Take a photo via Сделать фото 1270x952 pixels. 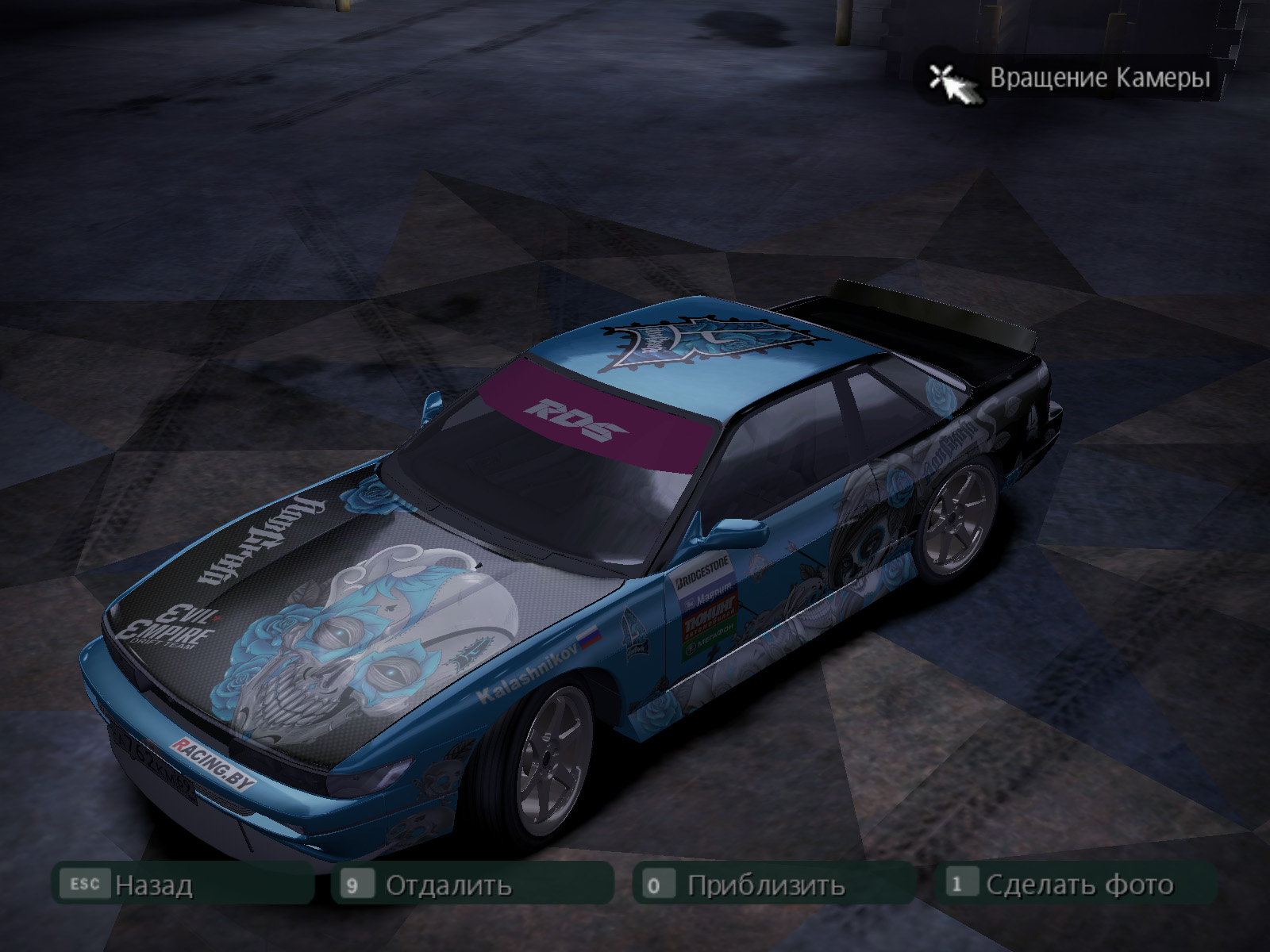1079,885
